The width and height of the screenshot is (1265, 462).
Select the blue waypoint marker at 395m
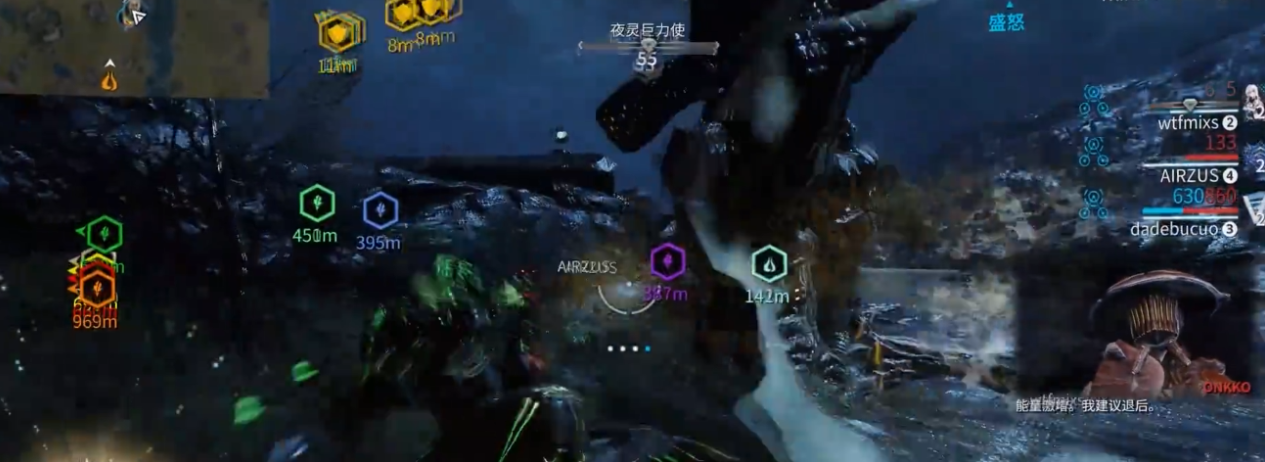click(x=380, y=210)
